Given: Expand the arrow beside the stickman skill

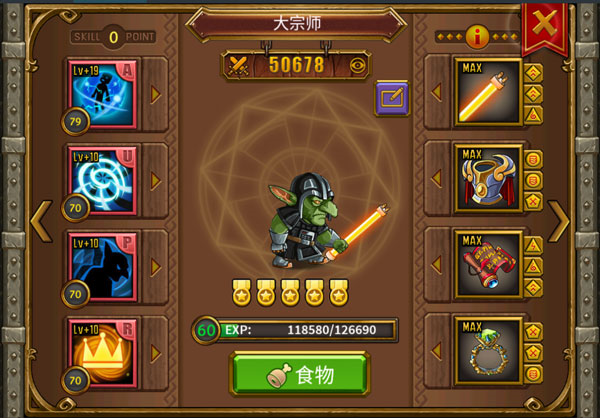Looking at the screenshot, I should tap(155, 95).
